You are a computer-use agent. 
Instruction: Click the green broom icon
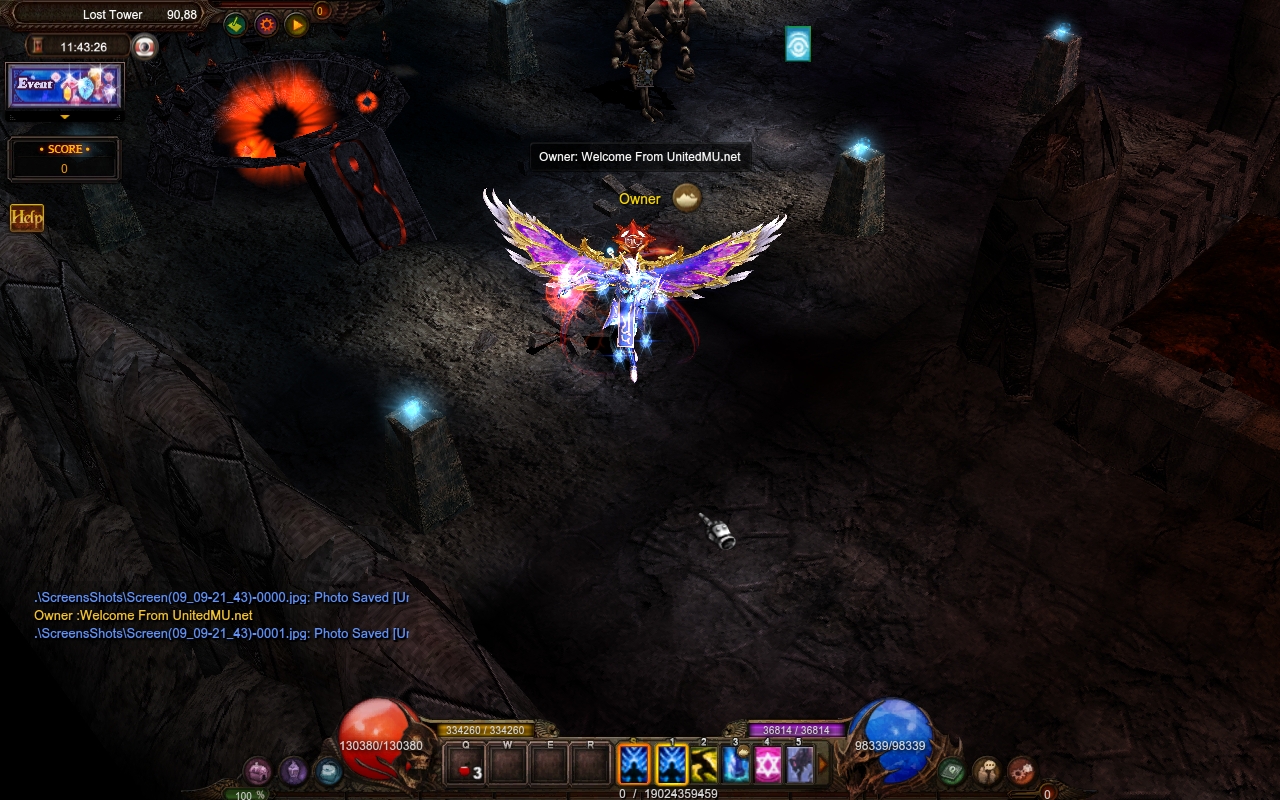(x=236, y=25)
